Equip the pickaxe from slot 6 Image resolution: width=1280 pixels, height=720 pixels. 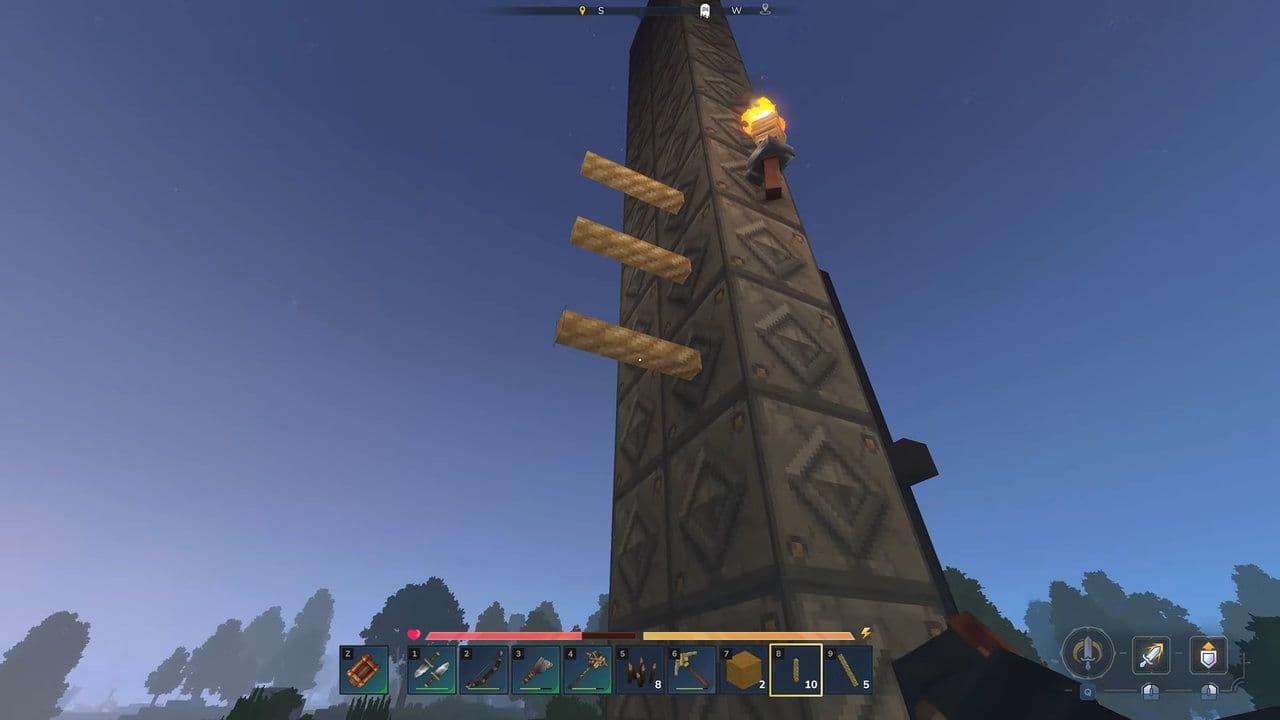pyautogui.click(x=692, y=670)
